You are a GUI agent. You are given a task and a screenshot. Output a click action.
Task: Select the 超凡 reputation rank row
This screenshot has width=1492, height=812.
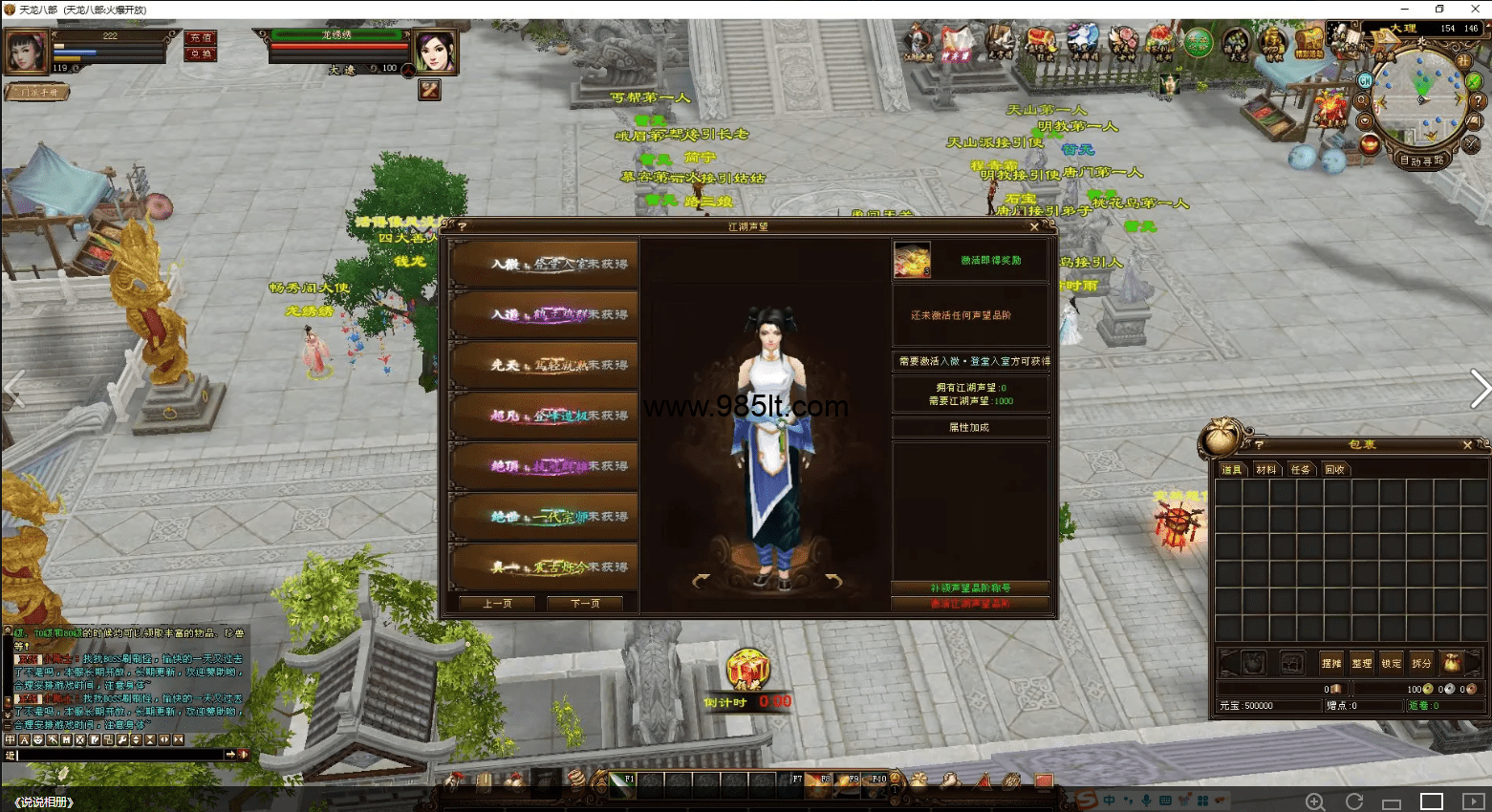(544, 416)
